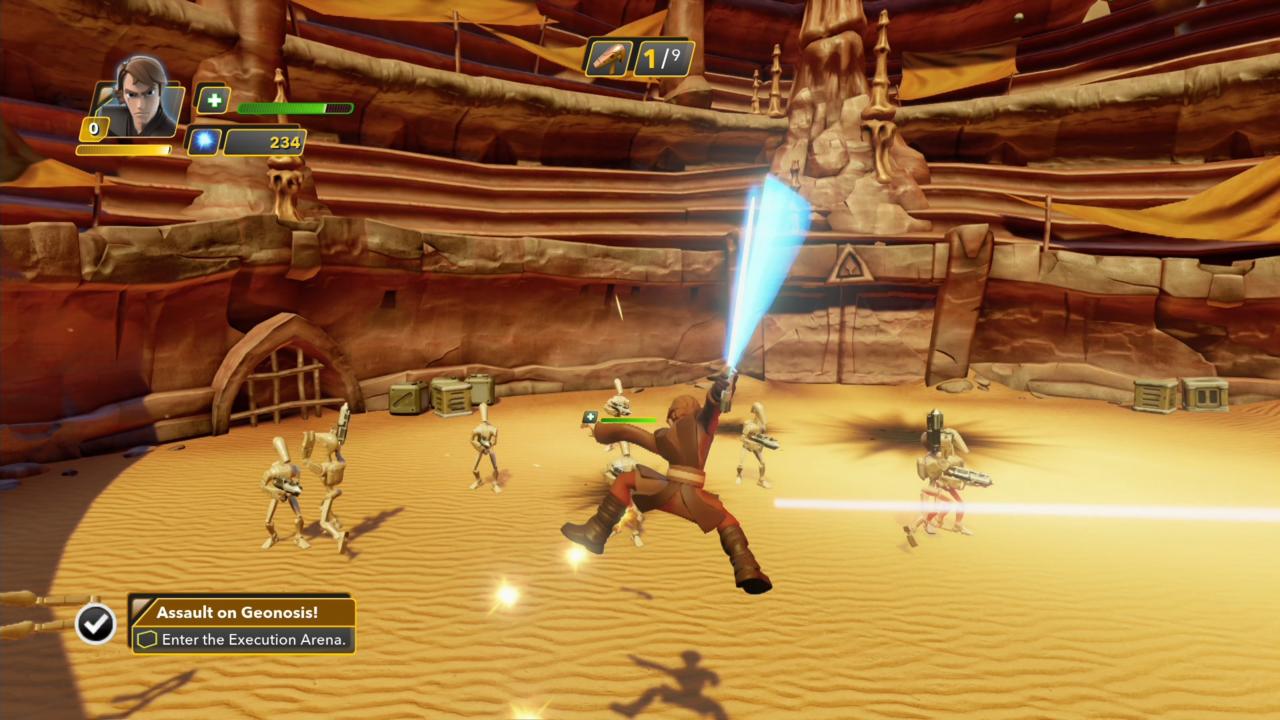Click the yellow experience bar under the portrait
The width and height of the screenshot is (1280, 720).
click(125, 148)
